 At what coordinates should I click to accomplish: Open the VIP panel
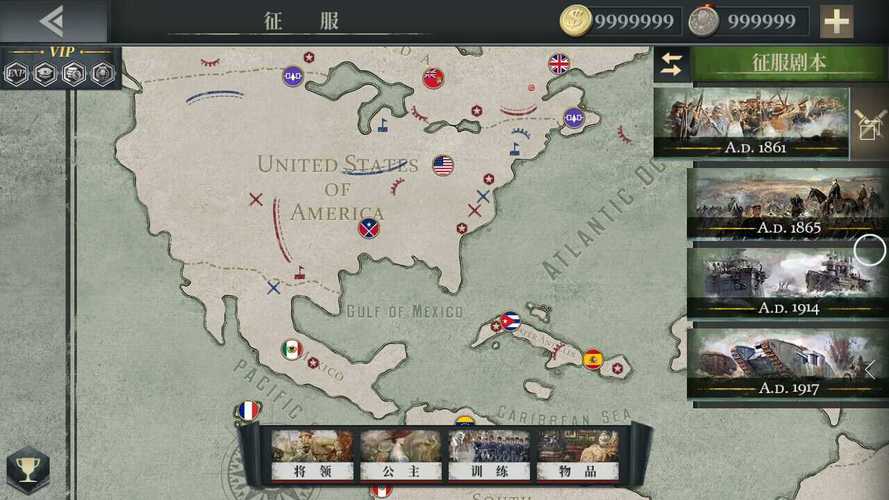tap(61, 67)
